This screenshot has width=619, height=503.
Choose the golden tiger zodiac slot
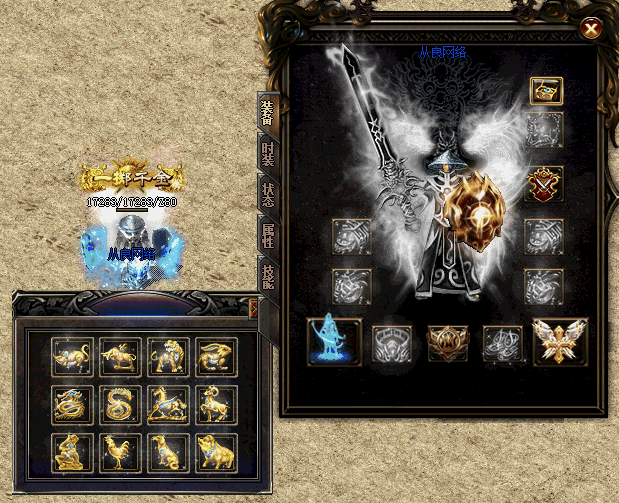pyautogui.click(x=168, y=356)
